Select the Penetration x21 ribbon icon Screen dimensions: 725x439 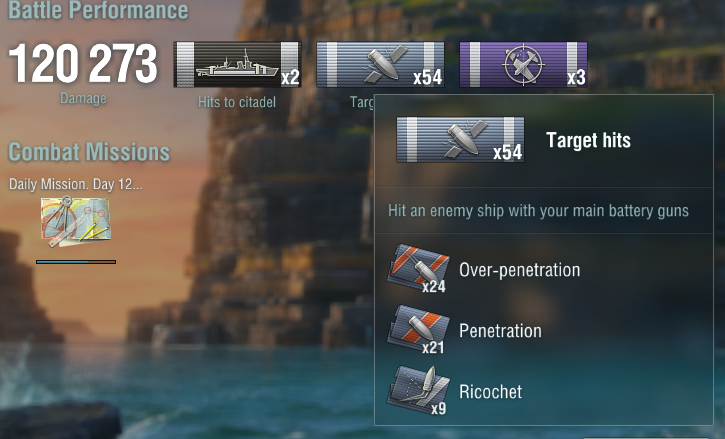coord(417,331)
